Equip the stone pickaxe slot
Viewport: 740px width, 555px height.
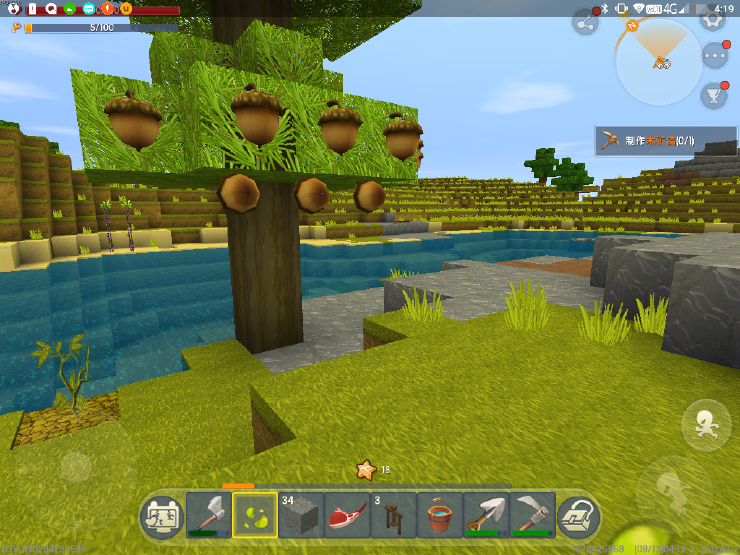point(531,515)
